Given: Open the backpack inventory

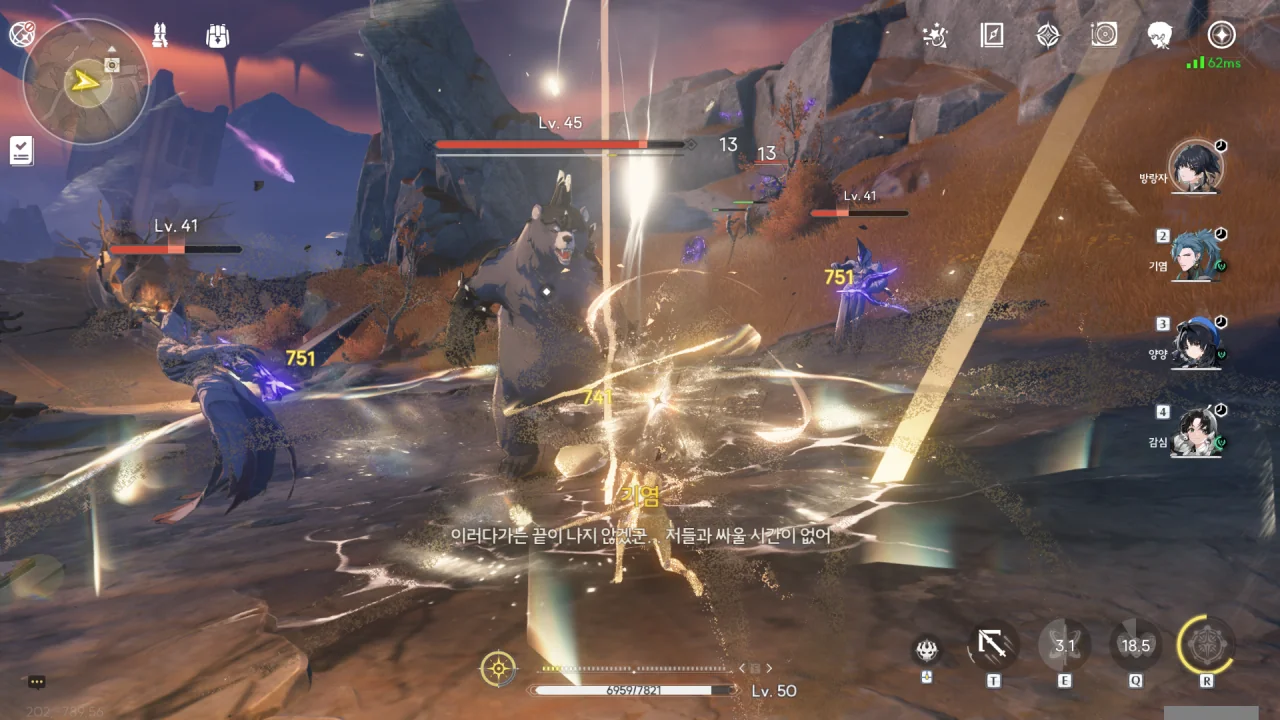Looking at the screenshot, I should pyautogui.click(x=217, y=36).
